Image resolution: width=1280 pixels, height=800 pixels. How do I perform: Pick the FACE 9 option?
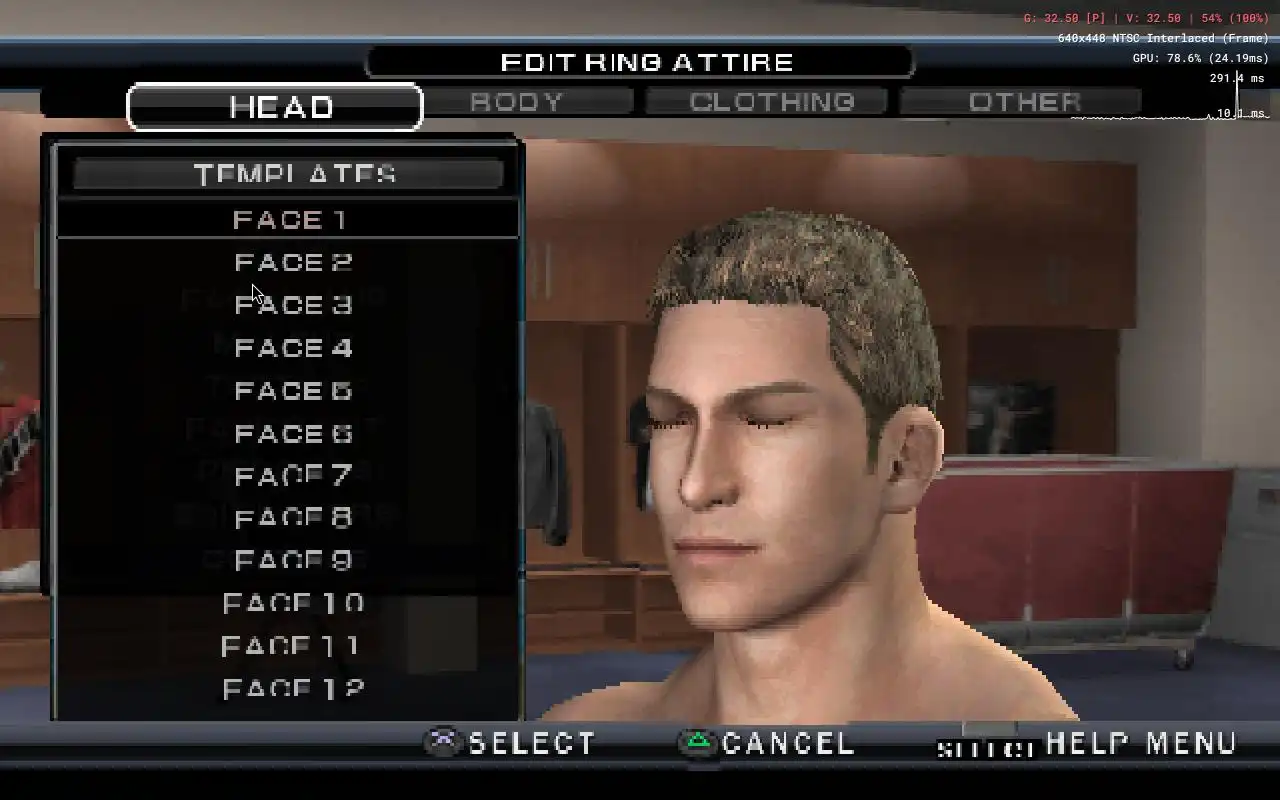293,561
